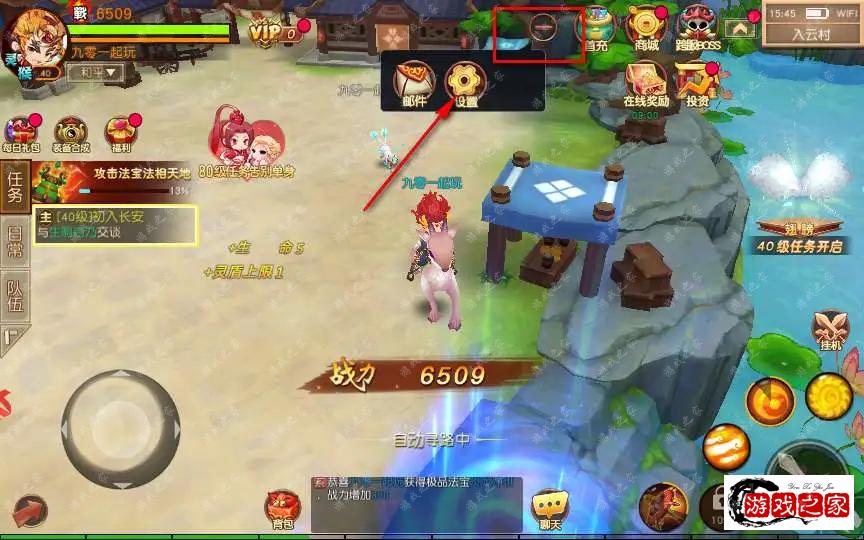Select the 初入长安 main quest entry
The image size is (864, 540).
115,224
